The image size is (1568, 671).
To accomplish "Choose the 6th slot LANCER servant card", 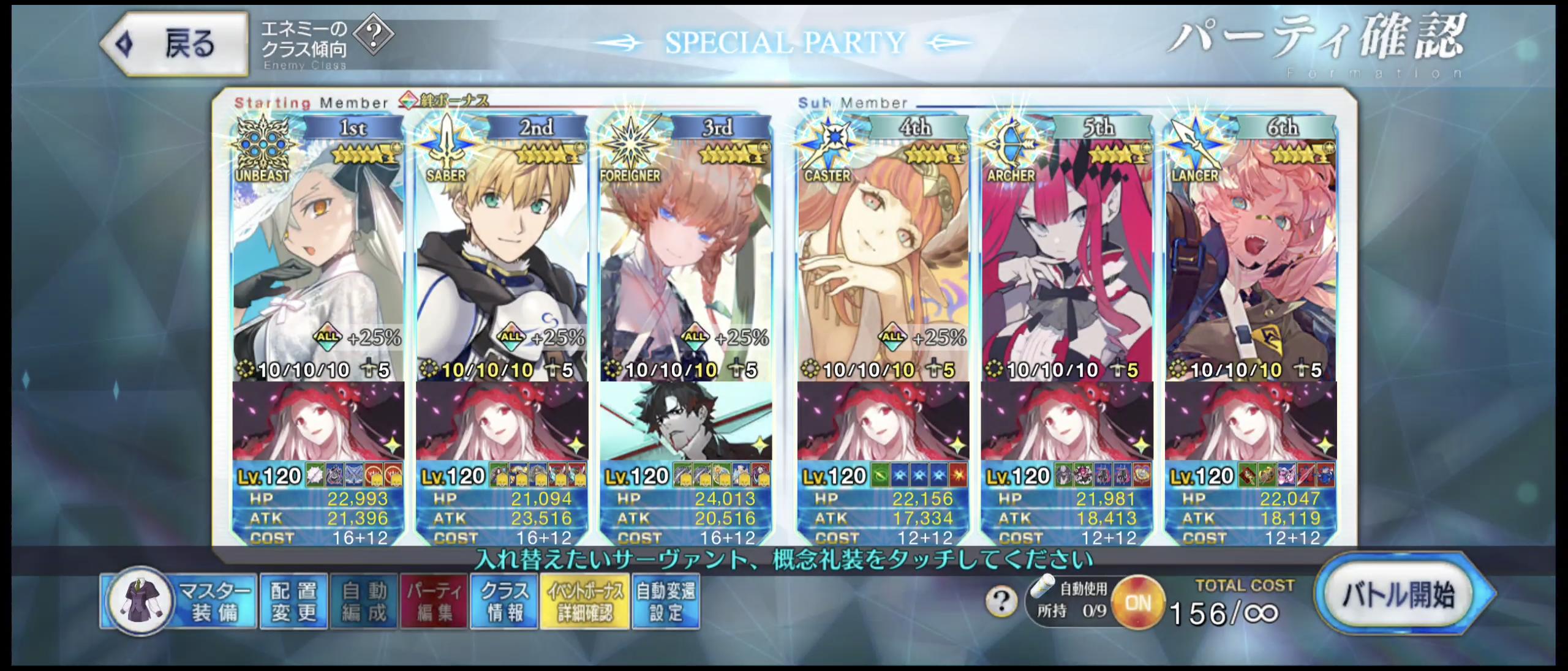I will 1251,257.
